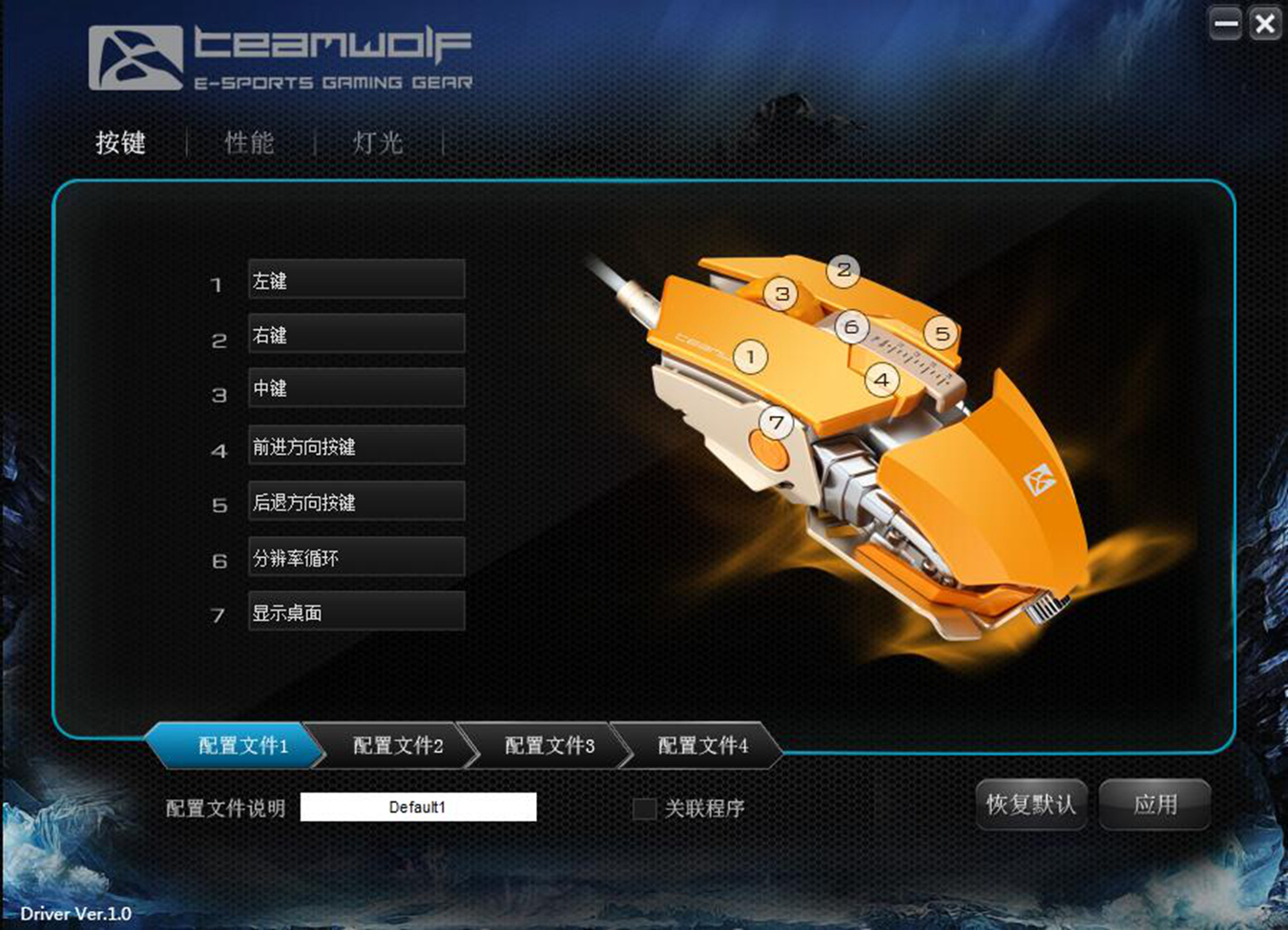This screenshot has height=930, width=1288.
Task: Switch to the 性能 tab
Action: [248, 141]
